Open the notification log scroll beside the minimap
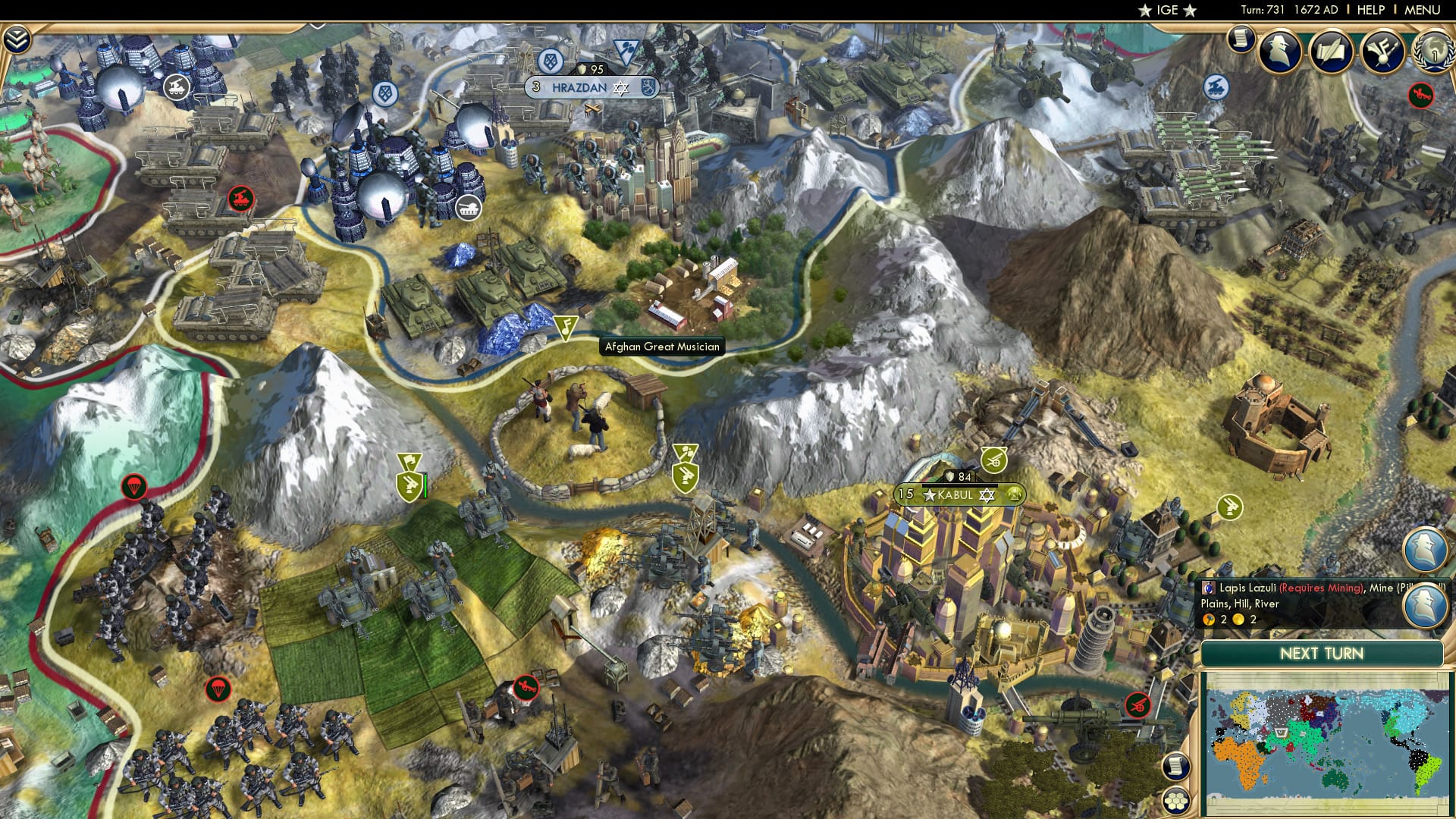1456x819 pixels. coord(1176,767)
